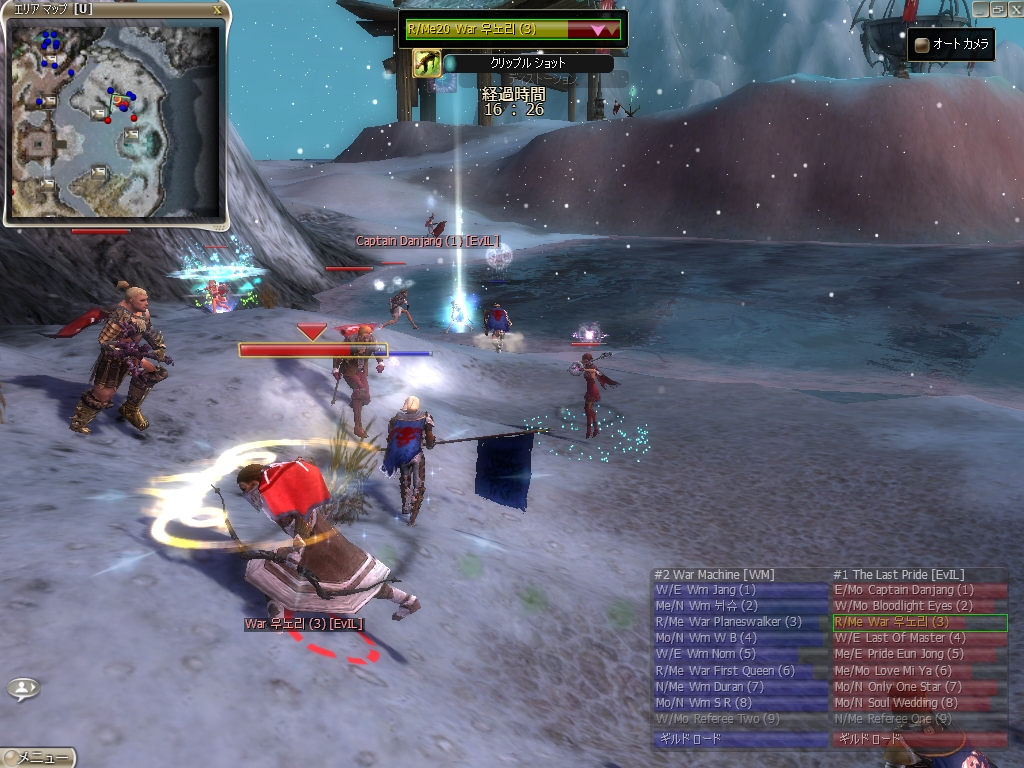Observe Pride Eun Jong on red team

coord(919,654)
